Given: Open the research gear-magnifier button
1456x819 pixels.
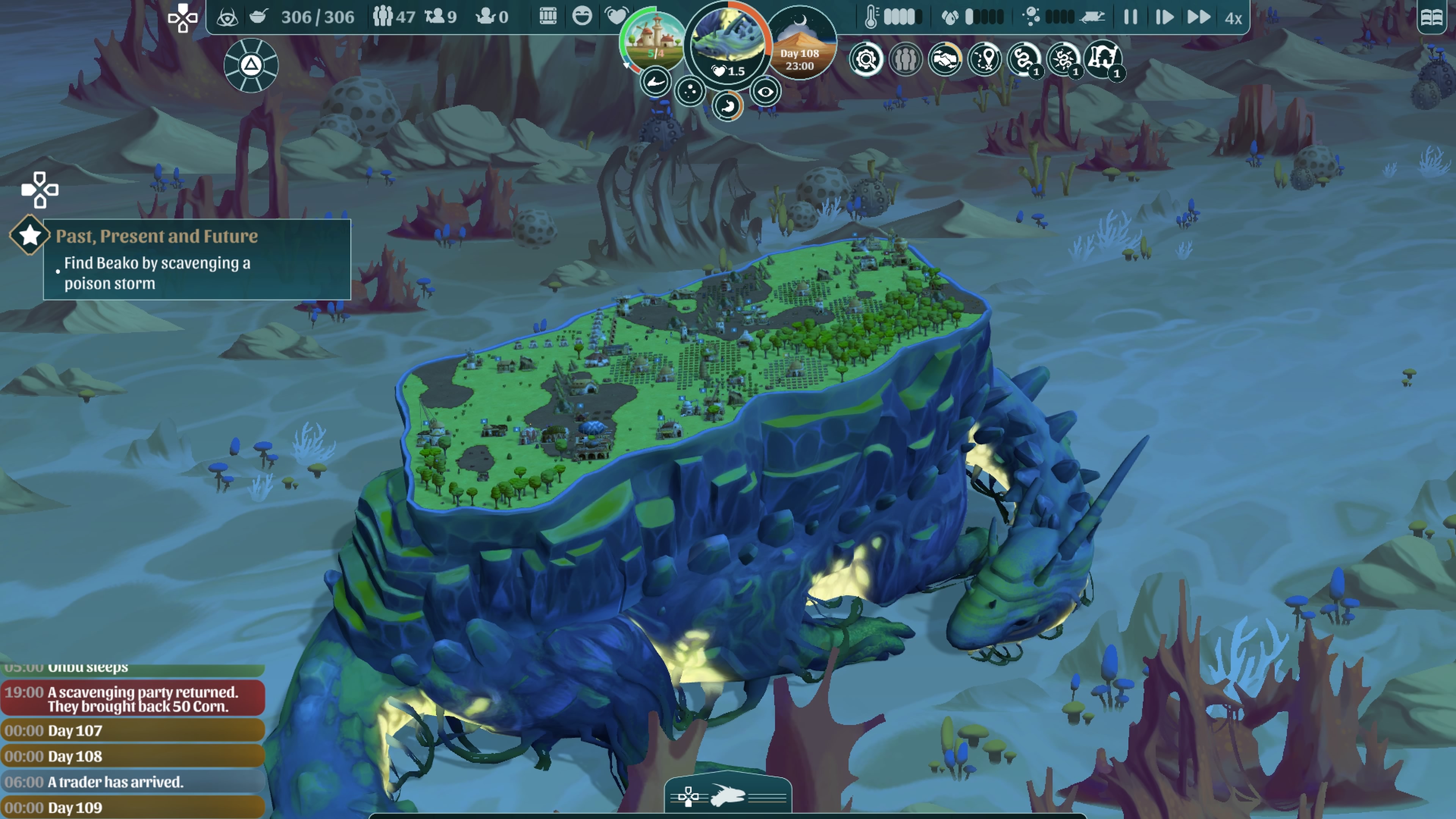Looking at the screenshot, I should tap(866, 59).
